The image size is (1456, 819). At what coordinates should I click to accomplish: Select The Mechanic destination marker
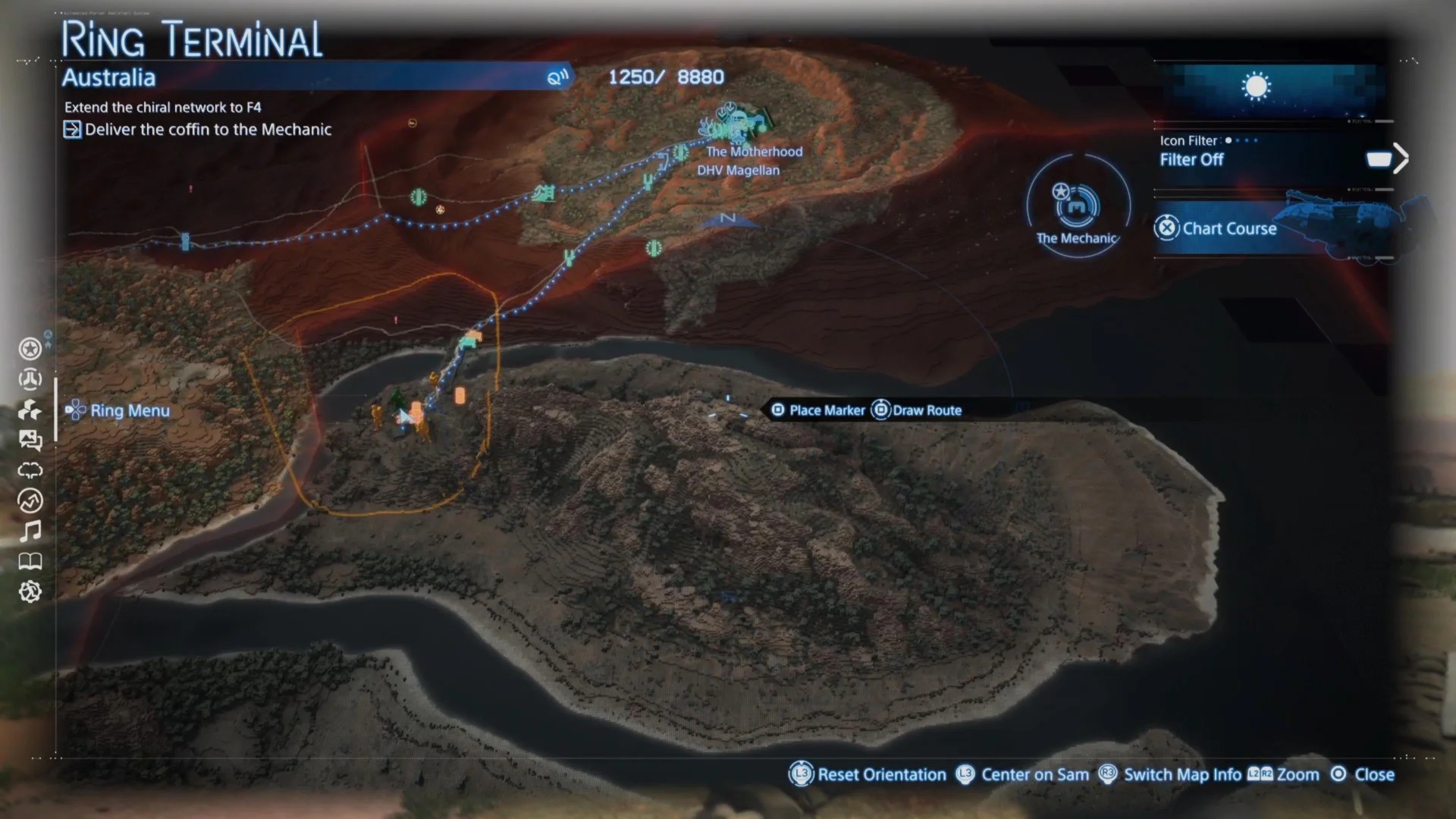tap(1077, 206)
